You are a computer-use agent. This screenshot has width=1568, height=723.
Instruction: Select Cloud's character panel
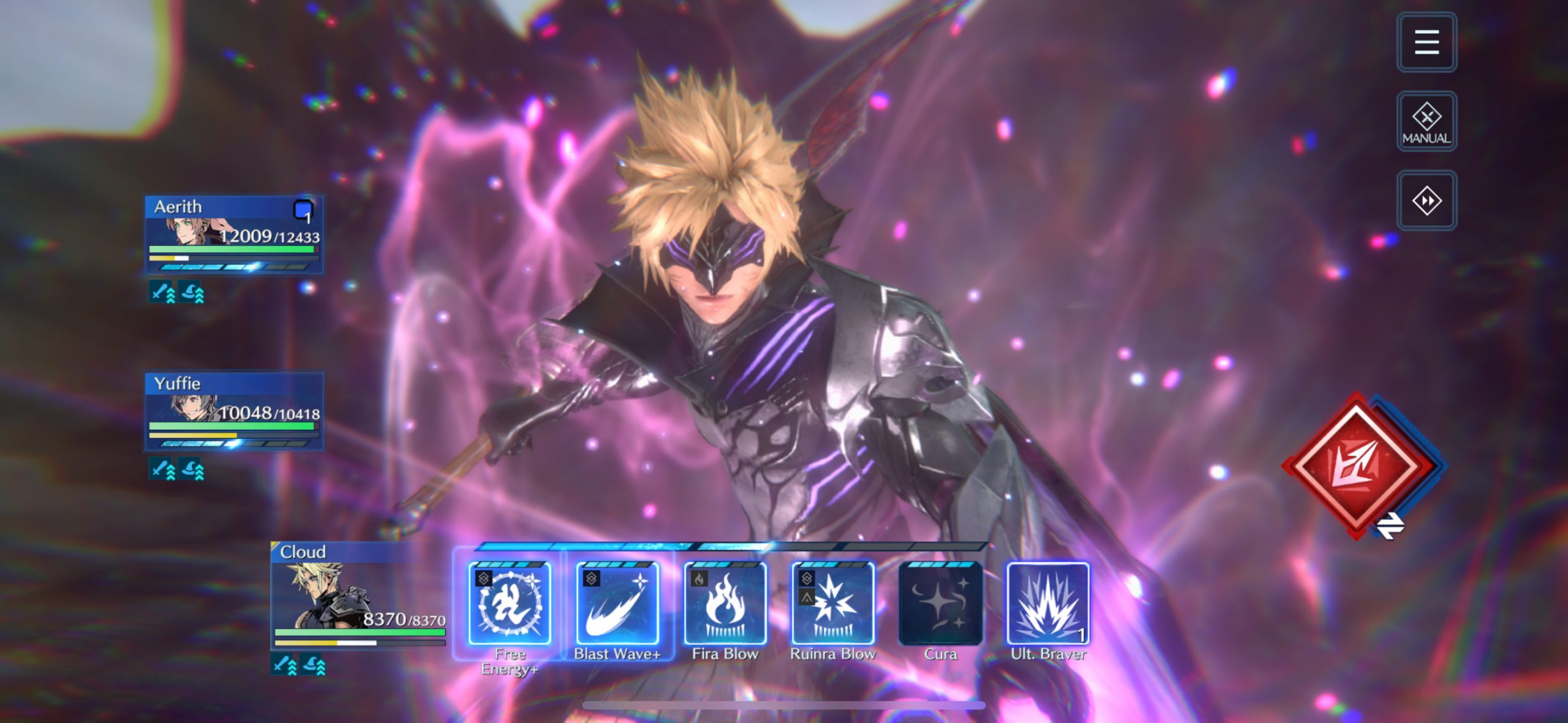359,595
